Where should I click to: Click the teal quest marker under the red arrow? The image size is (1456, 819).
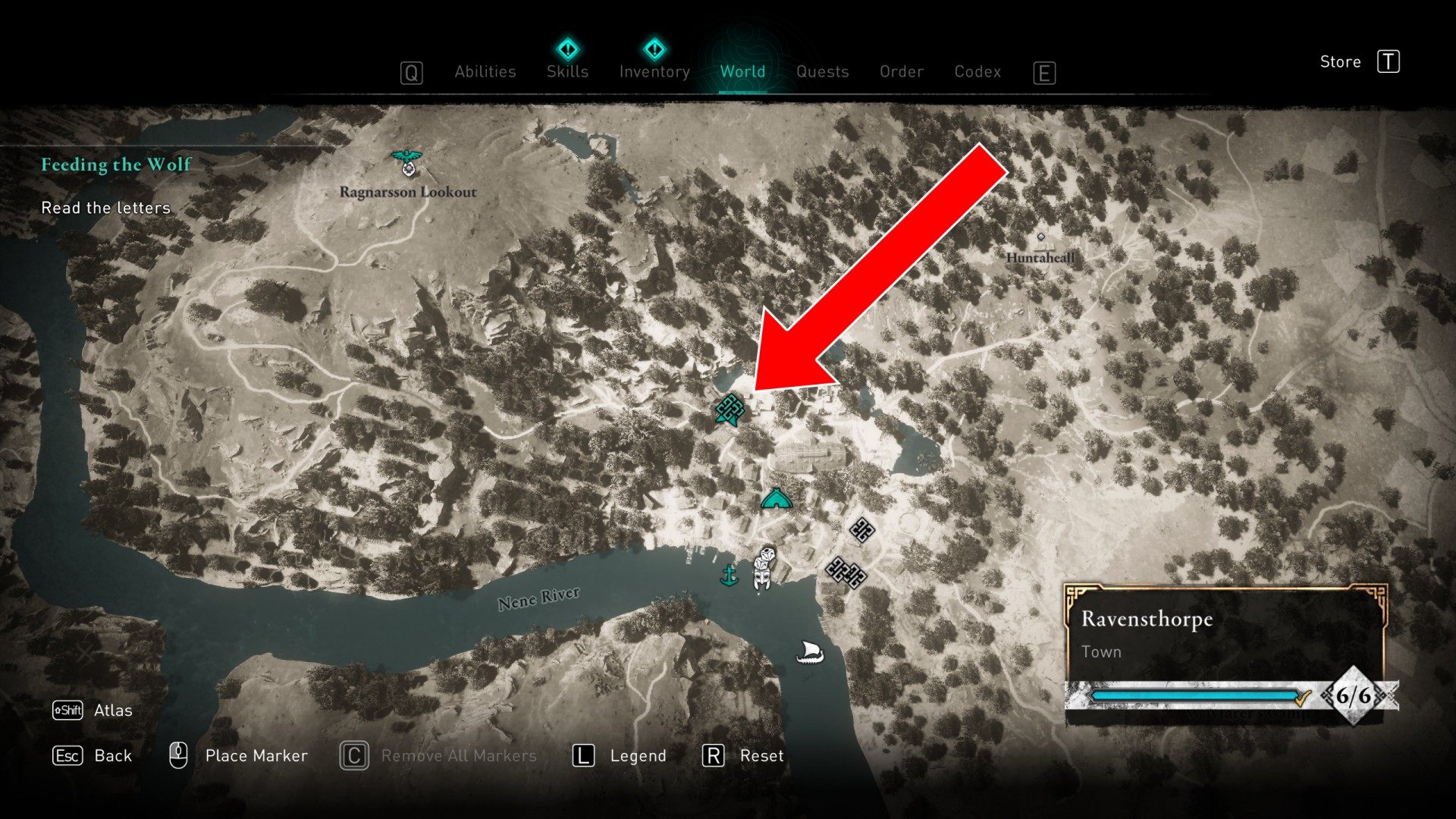[730, 409]
